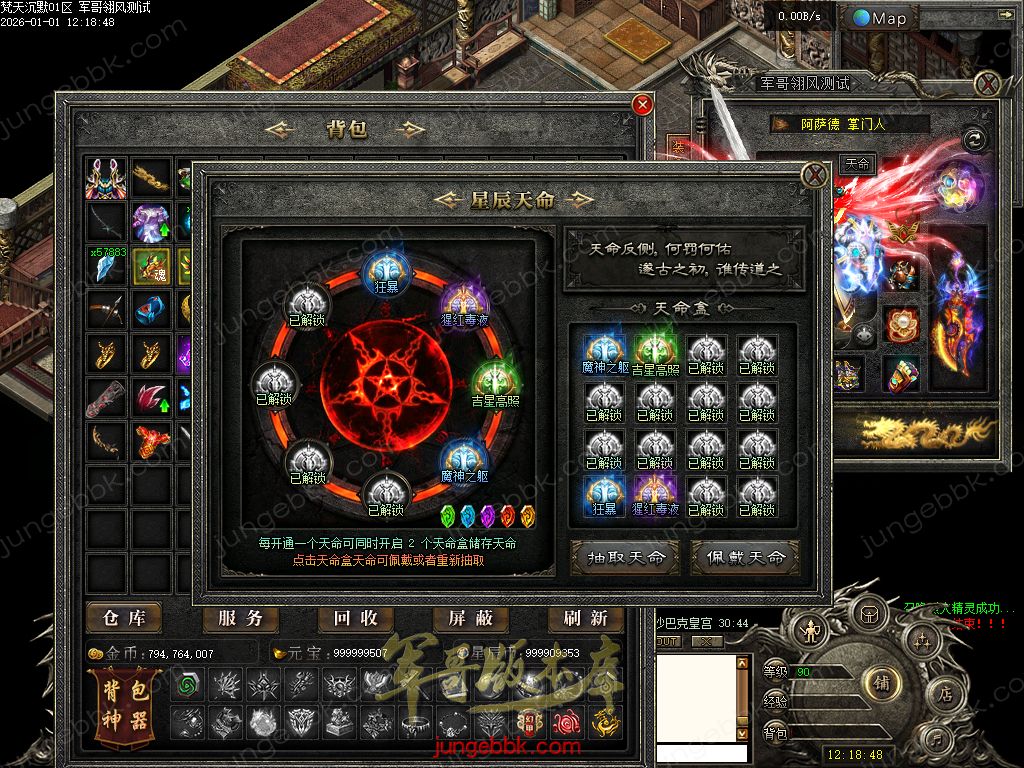This screenshot has width=1024, height=768.
Task: Open the 服务 services menu
Action: click(x=240, y=619)
